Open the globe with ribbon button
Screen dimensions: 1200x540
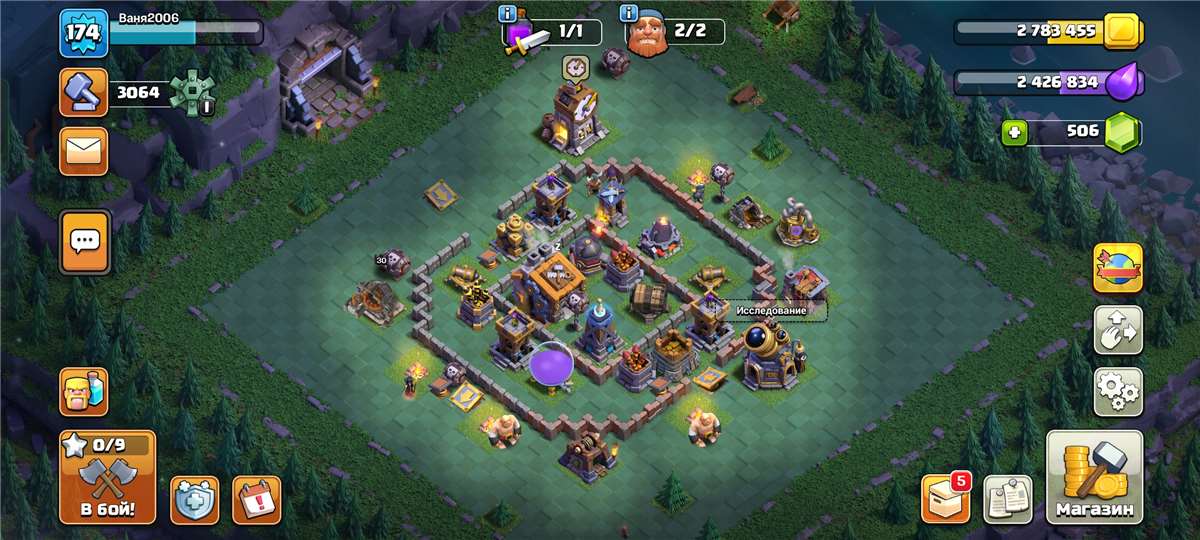[1118, 268]
